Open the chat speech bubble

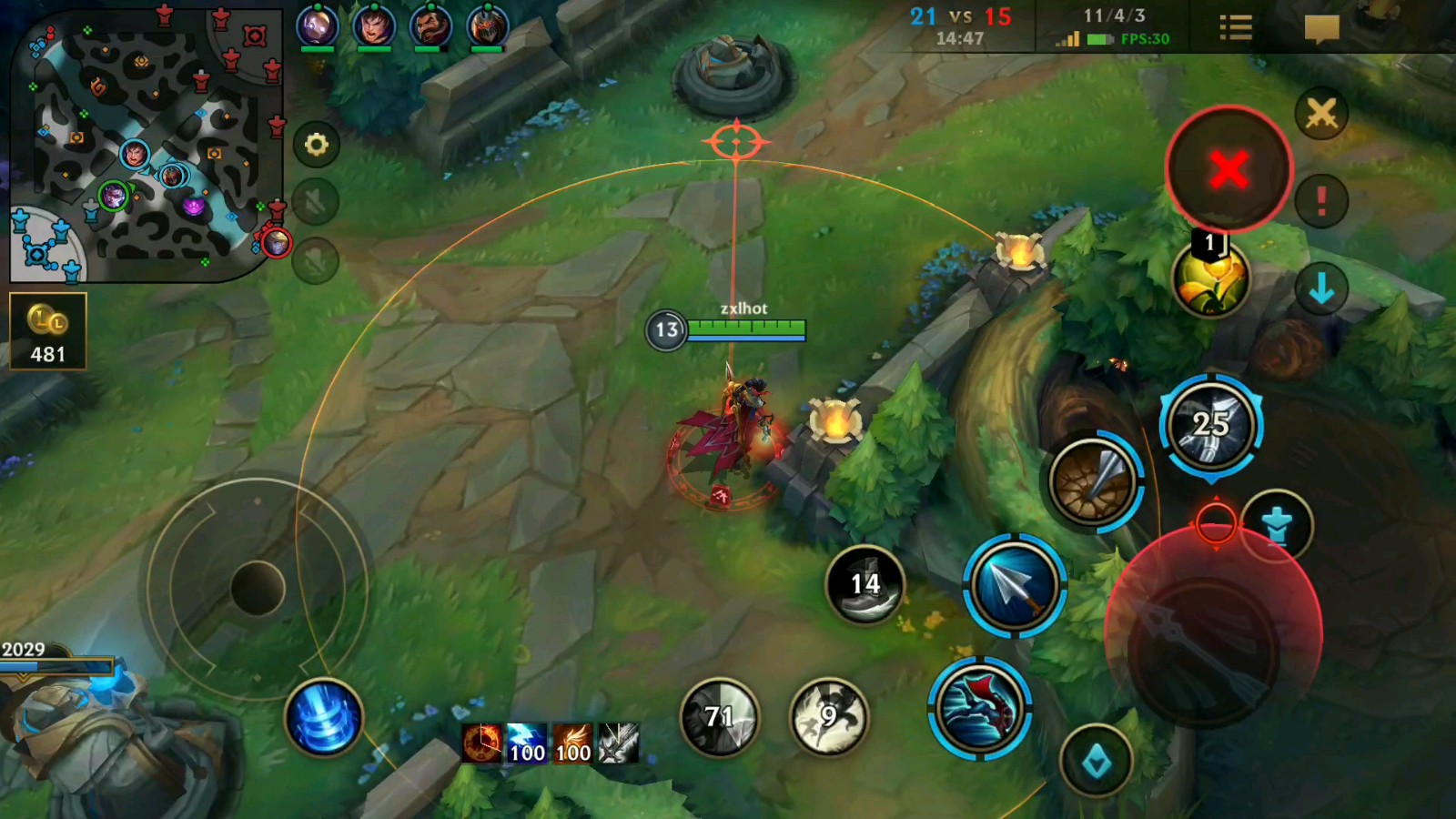[1321, 28]
